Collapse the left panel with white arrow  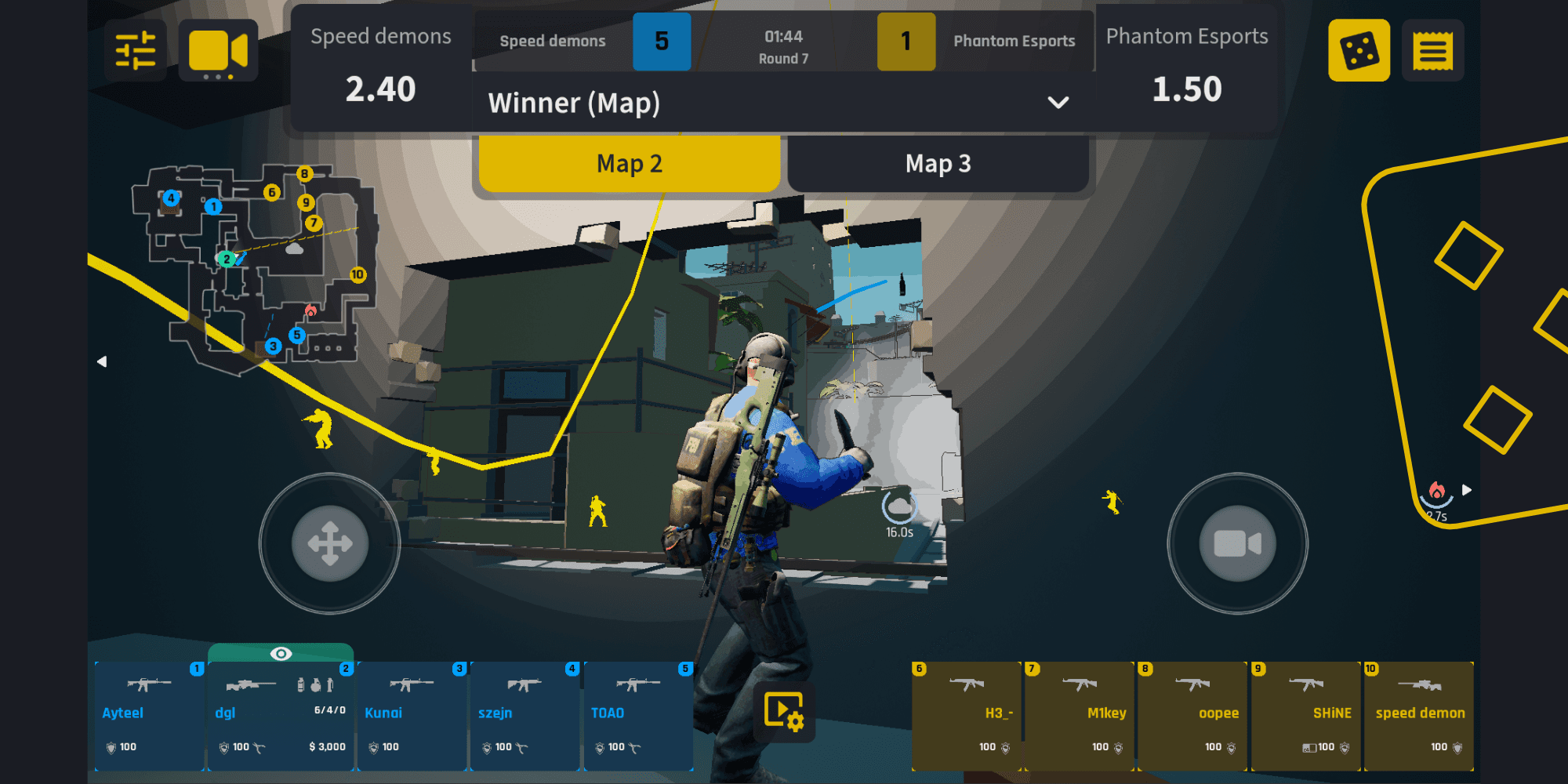pos(102,361)
